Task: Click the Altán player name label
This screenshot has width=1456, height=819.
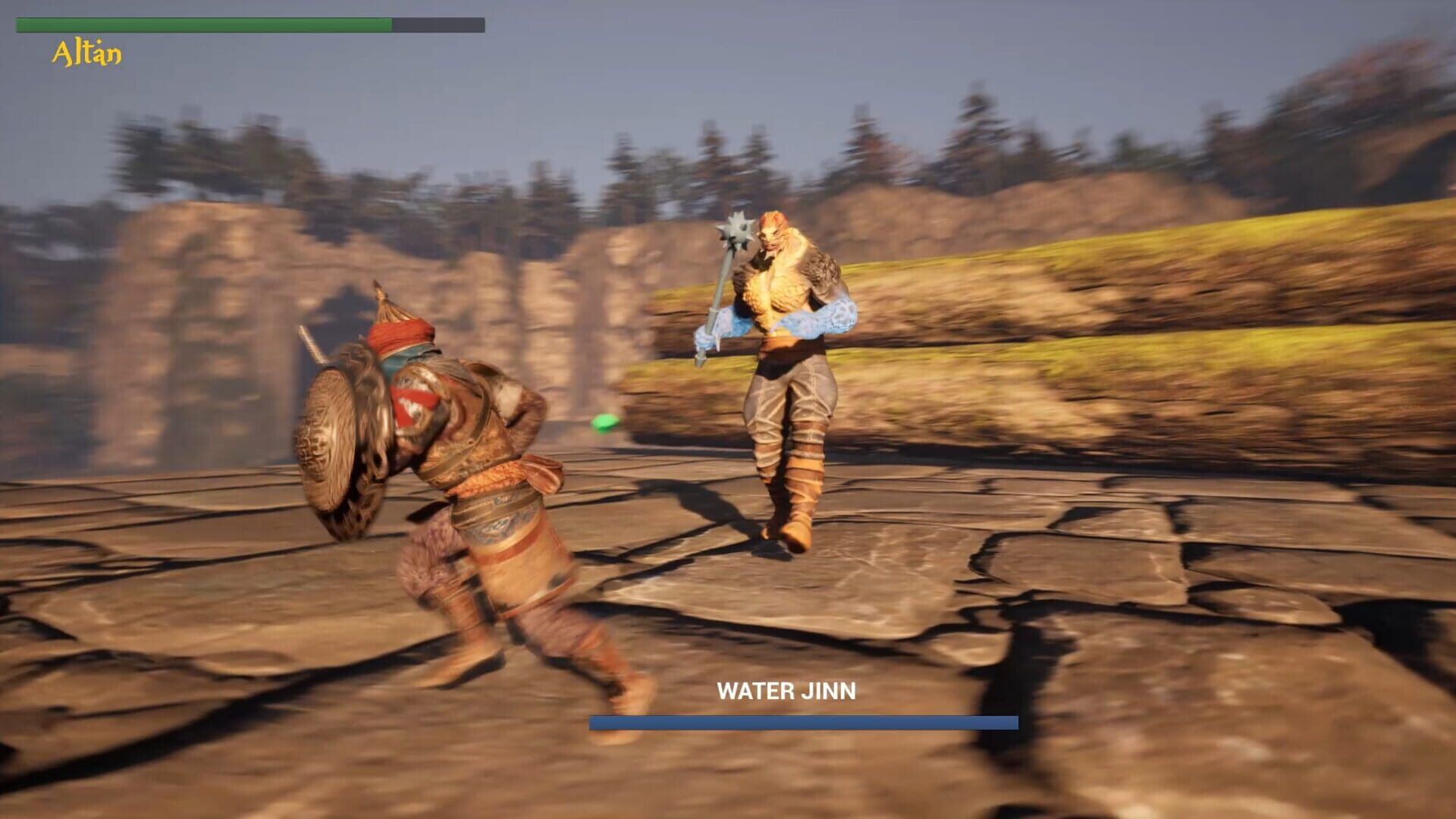Action: (86, 51)
